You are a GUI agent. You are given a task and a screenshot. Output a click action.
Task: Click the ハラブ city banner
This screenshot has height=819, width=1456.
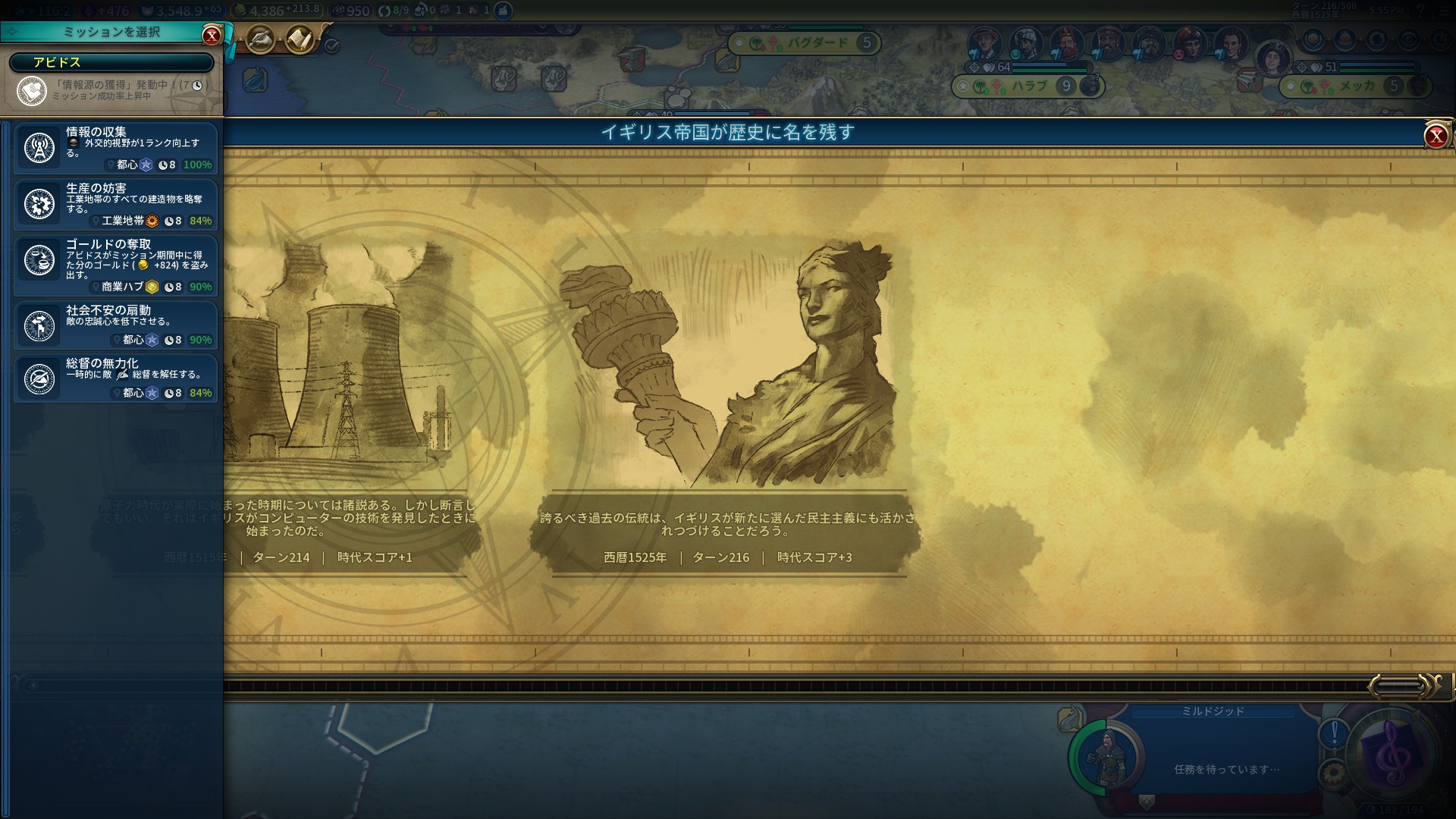[x=1028, y=86]
